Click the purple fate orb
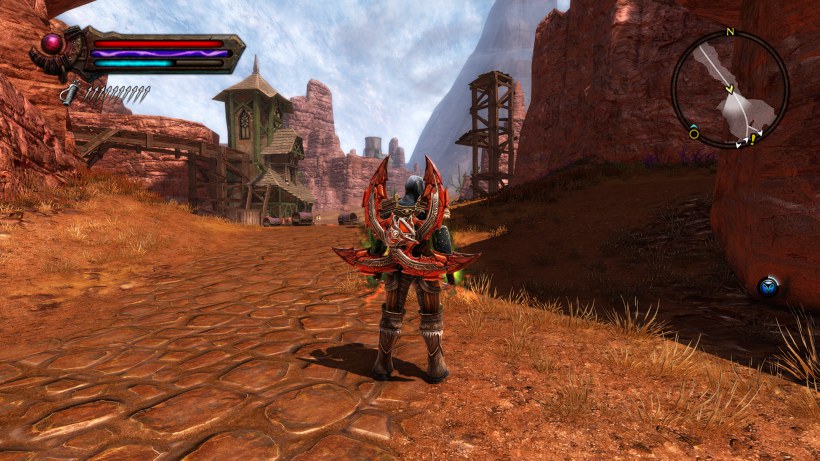The image size is (820, 461). [x=52, y=43]
